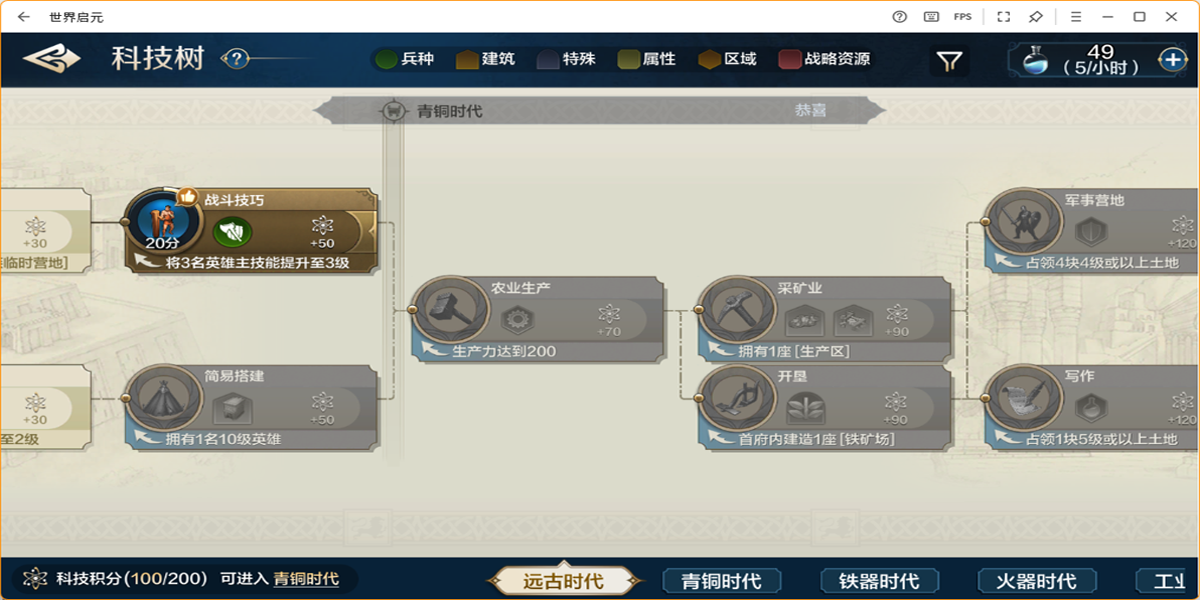Image resolution: width=1200 pixels, height=600 pixels.
Task: Switch to the 火器时代 era tab
Action: tap(1036, 580)
